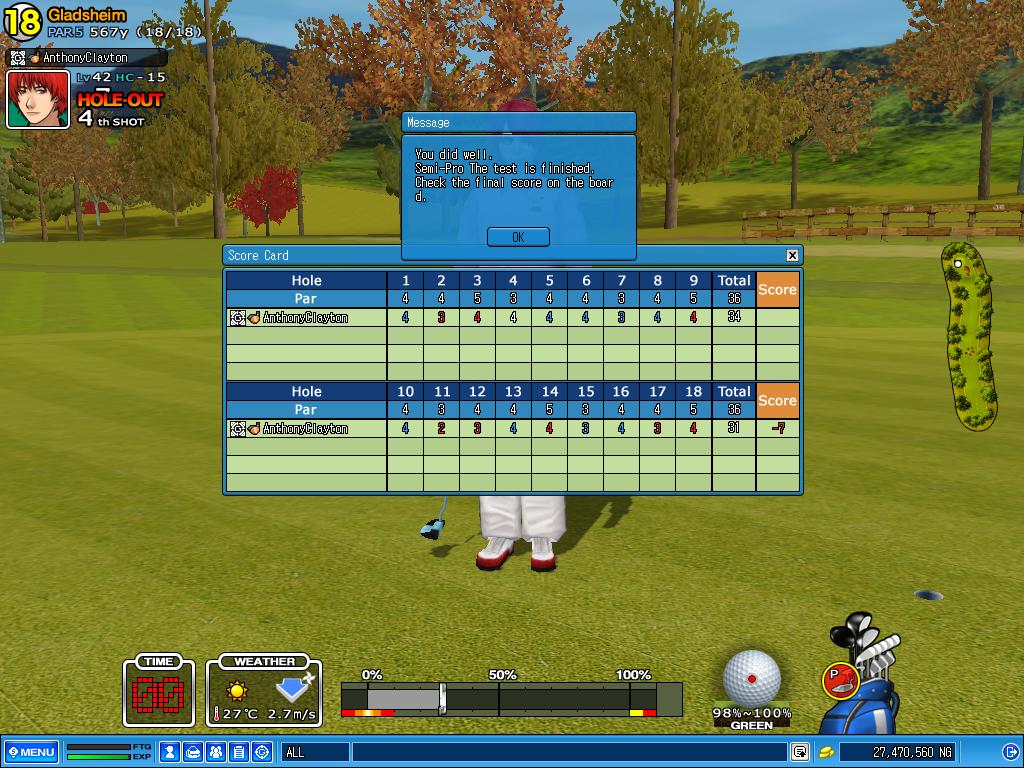Viewport: 1024px width, 768px height.
Task: Click the round arrow exit button
Action: [x=1010, y=752]
